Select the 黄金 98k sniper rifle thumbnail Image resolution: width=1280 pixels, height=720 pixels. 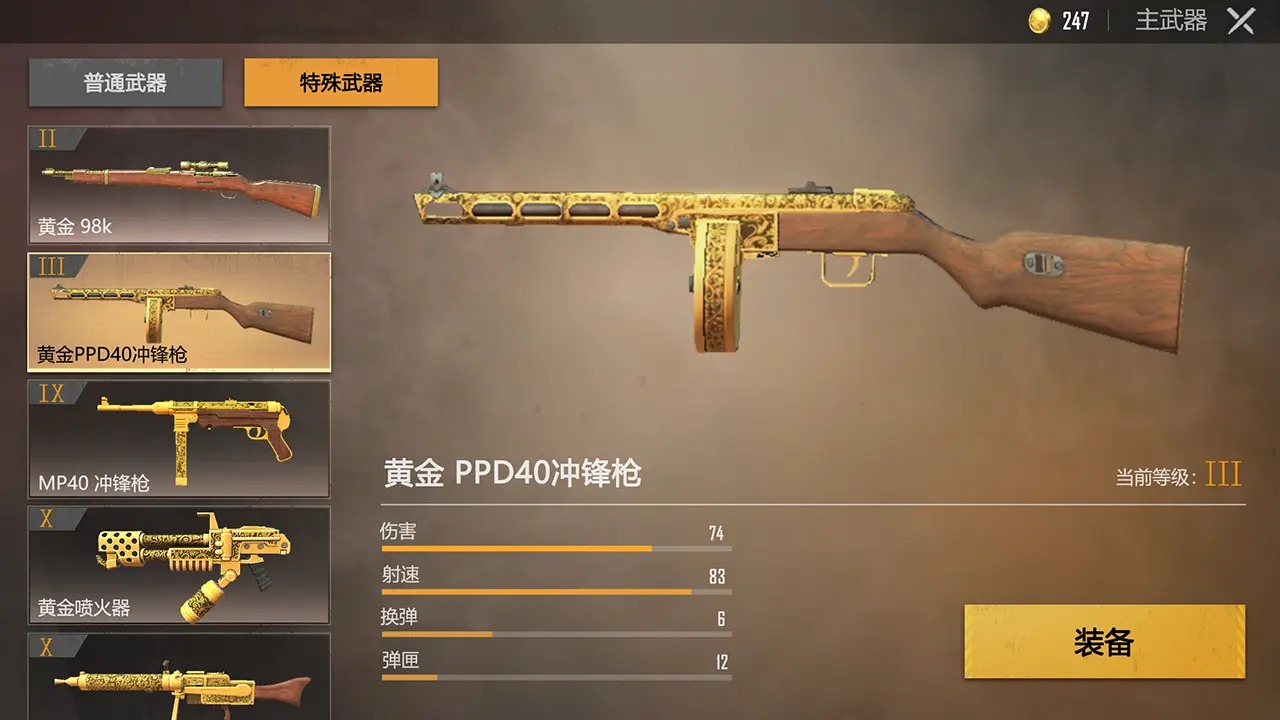point(178,185)
